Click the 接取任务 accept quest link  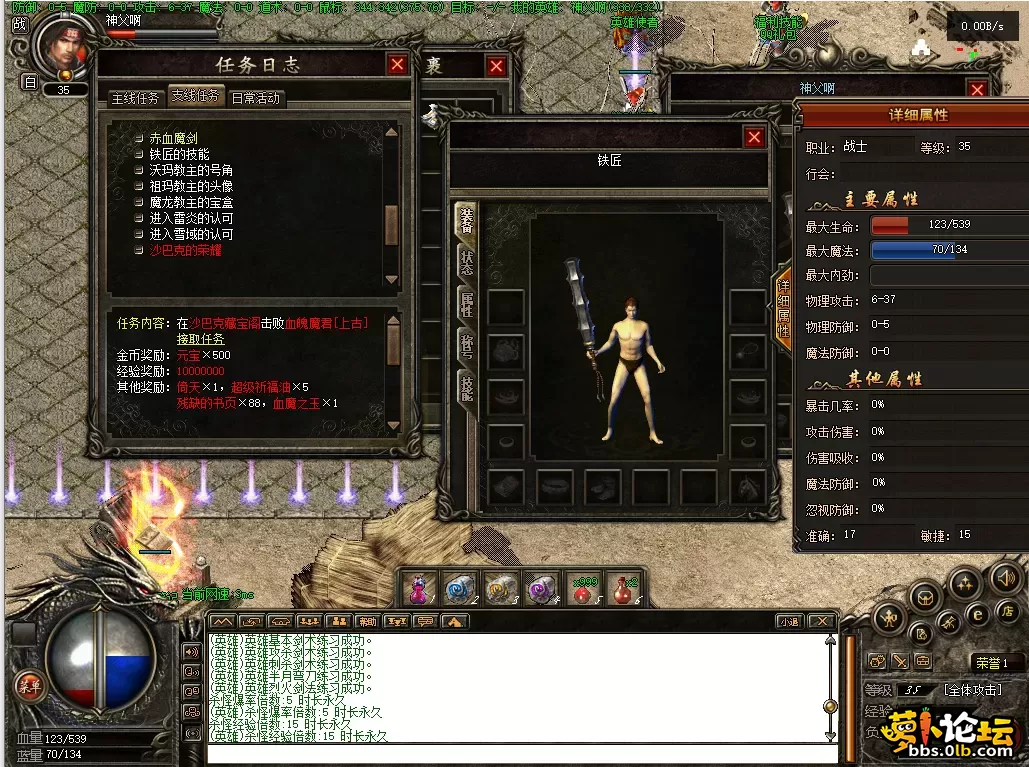[x=201, y=339]
